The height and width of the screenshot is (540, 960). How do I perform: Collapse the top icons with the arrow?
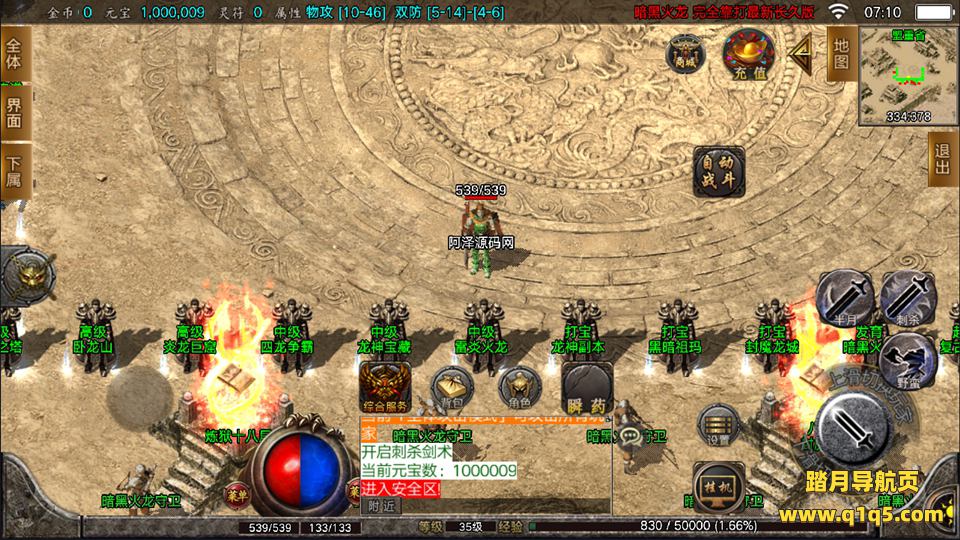(x=799, y=52)
